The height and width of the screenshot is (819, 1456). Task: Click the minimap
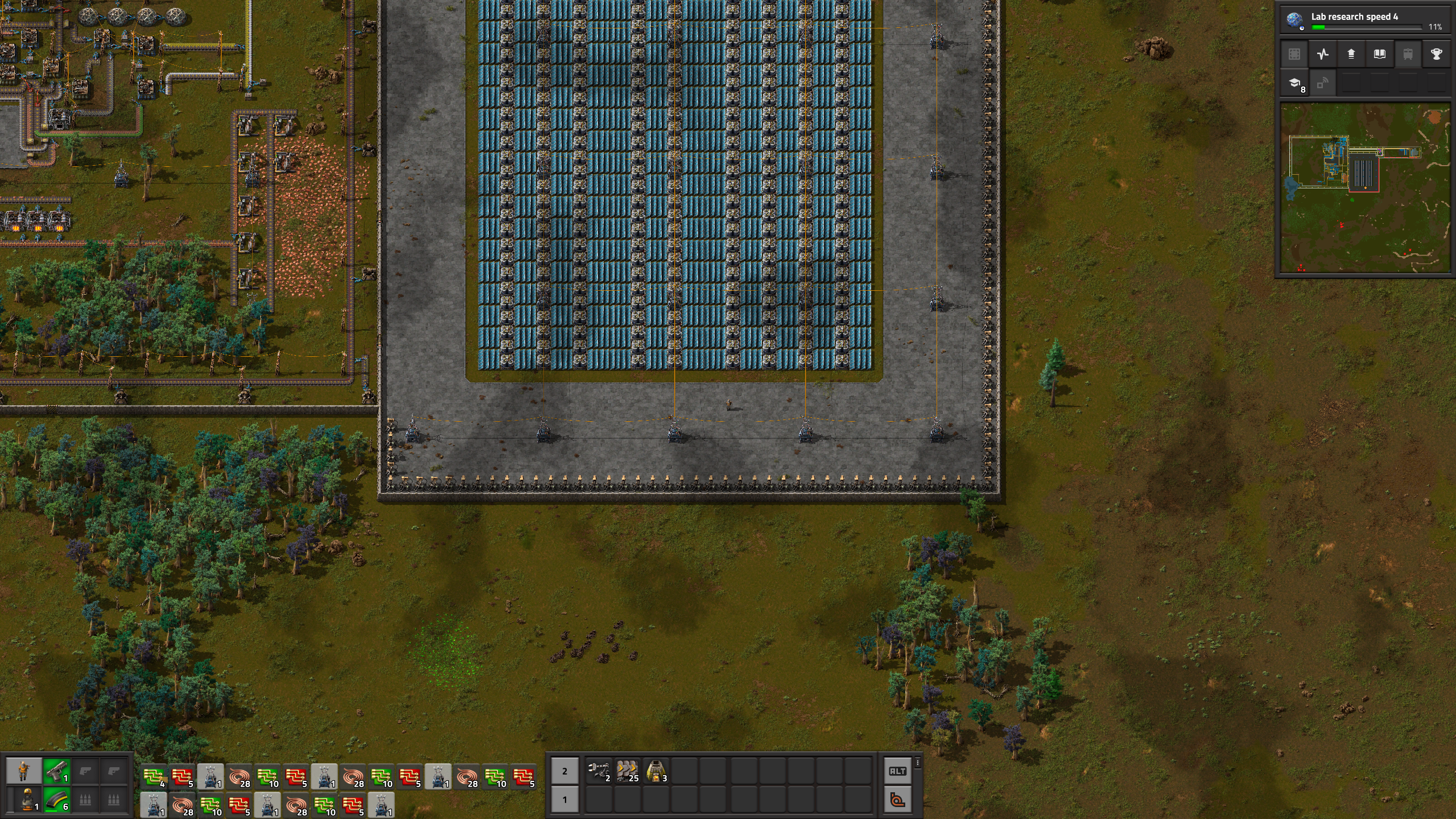click(x=1364, y=187)
